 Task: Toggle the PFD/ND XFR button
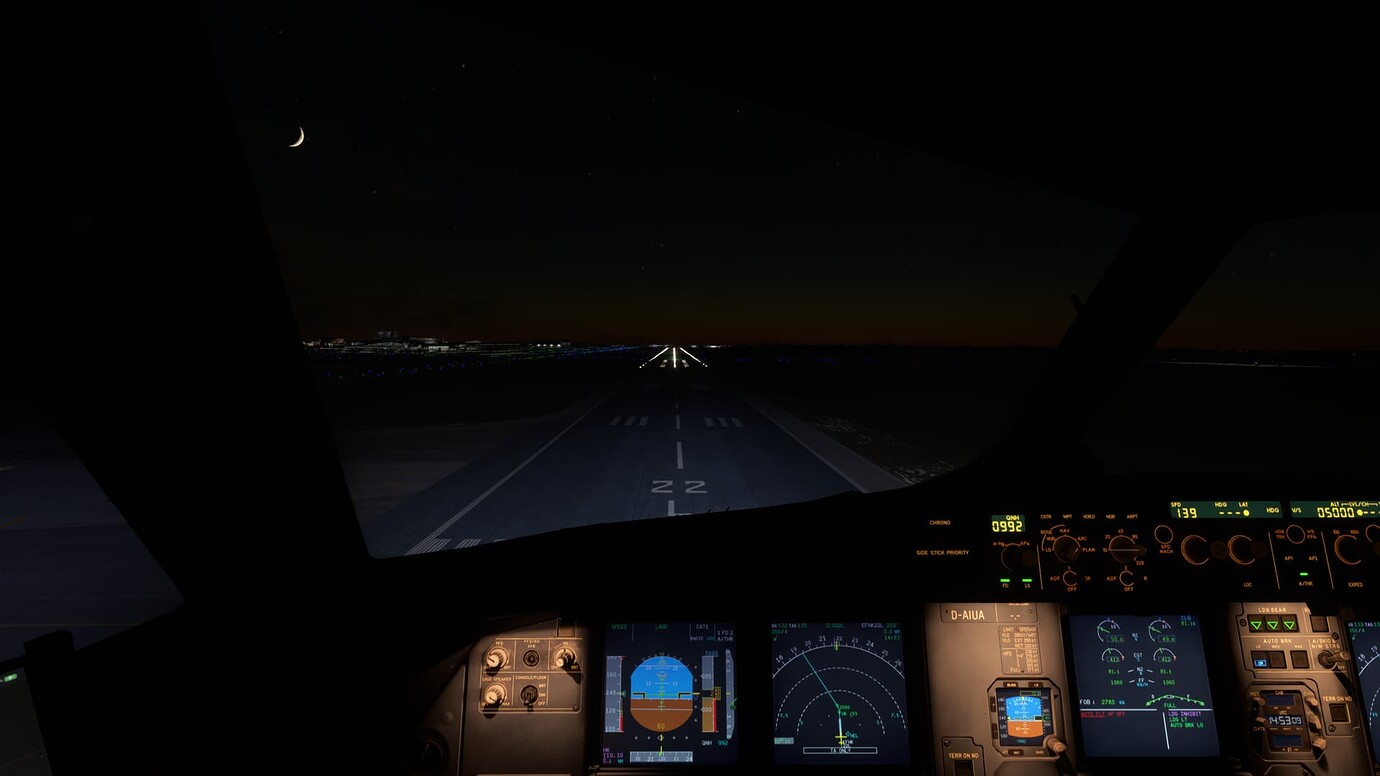click(x=531, y=658)
